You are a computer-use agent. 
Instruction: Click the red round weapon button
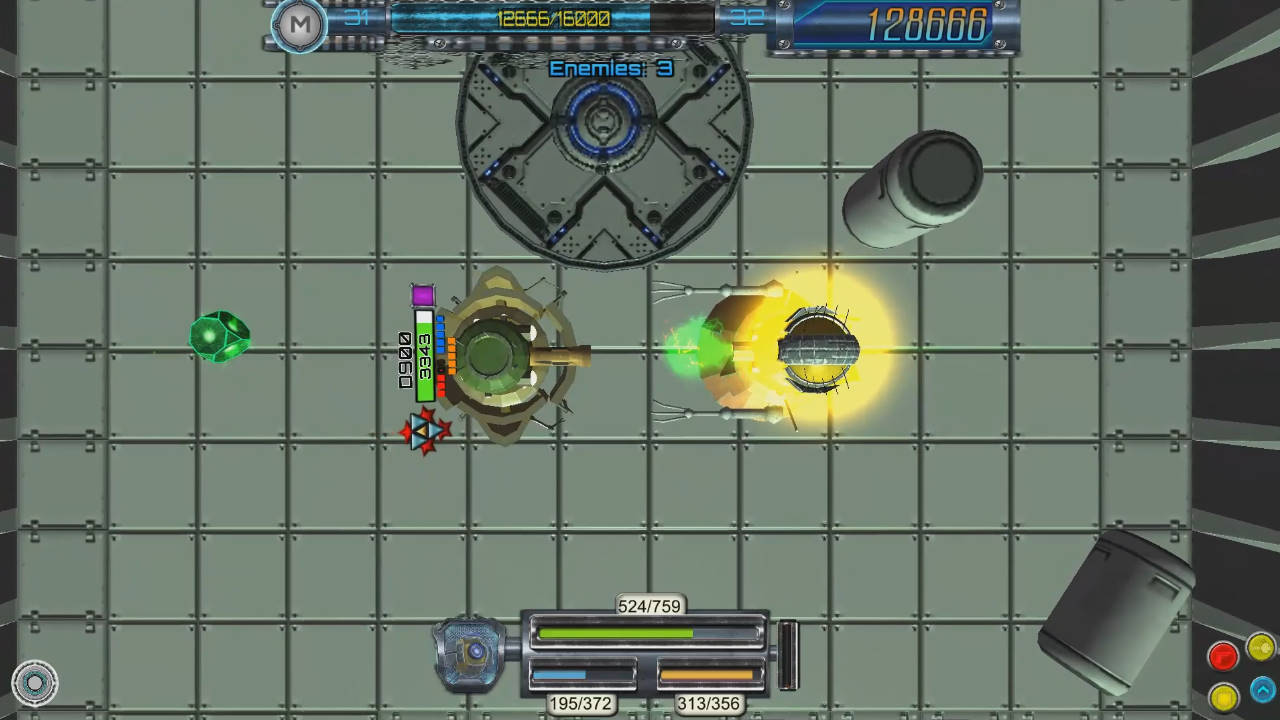[x=1223, y=656]
